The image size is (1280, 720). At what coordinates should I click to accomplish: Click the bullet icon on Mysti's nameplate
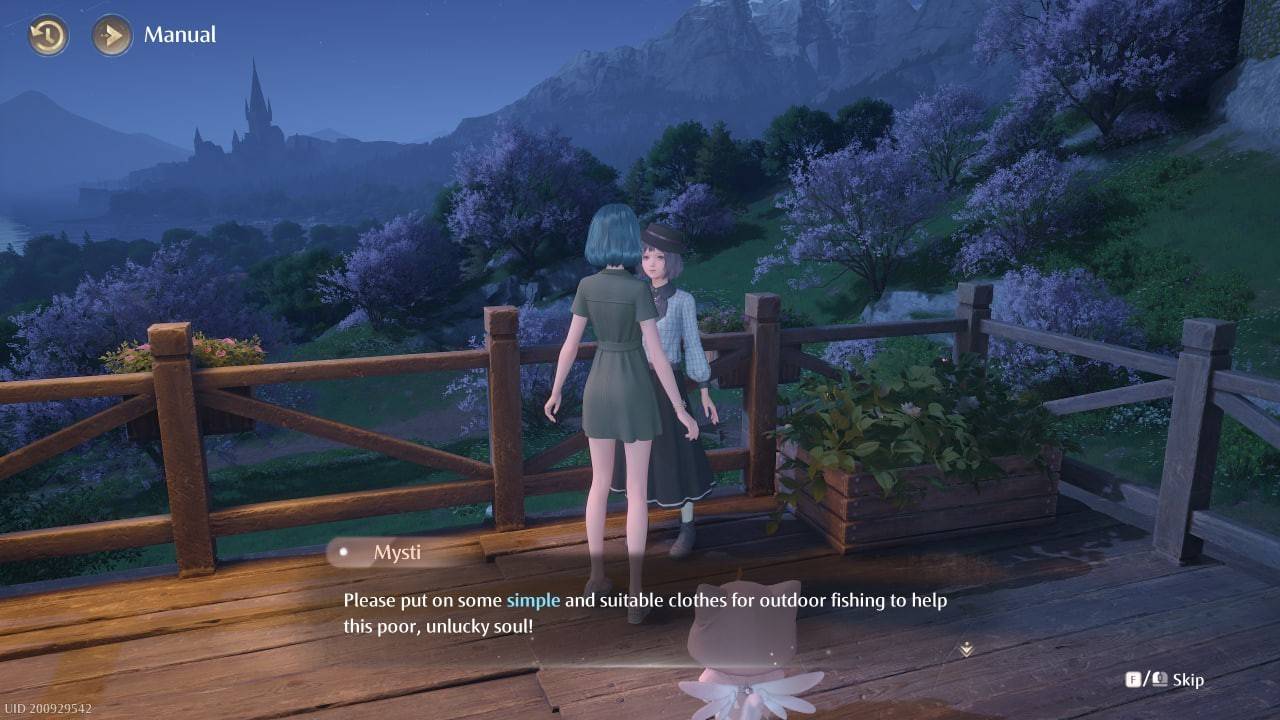[345, 551]
